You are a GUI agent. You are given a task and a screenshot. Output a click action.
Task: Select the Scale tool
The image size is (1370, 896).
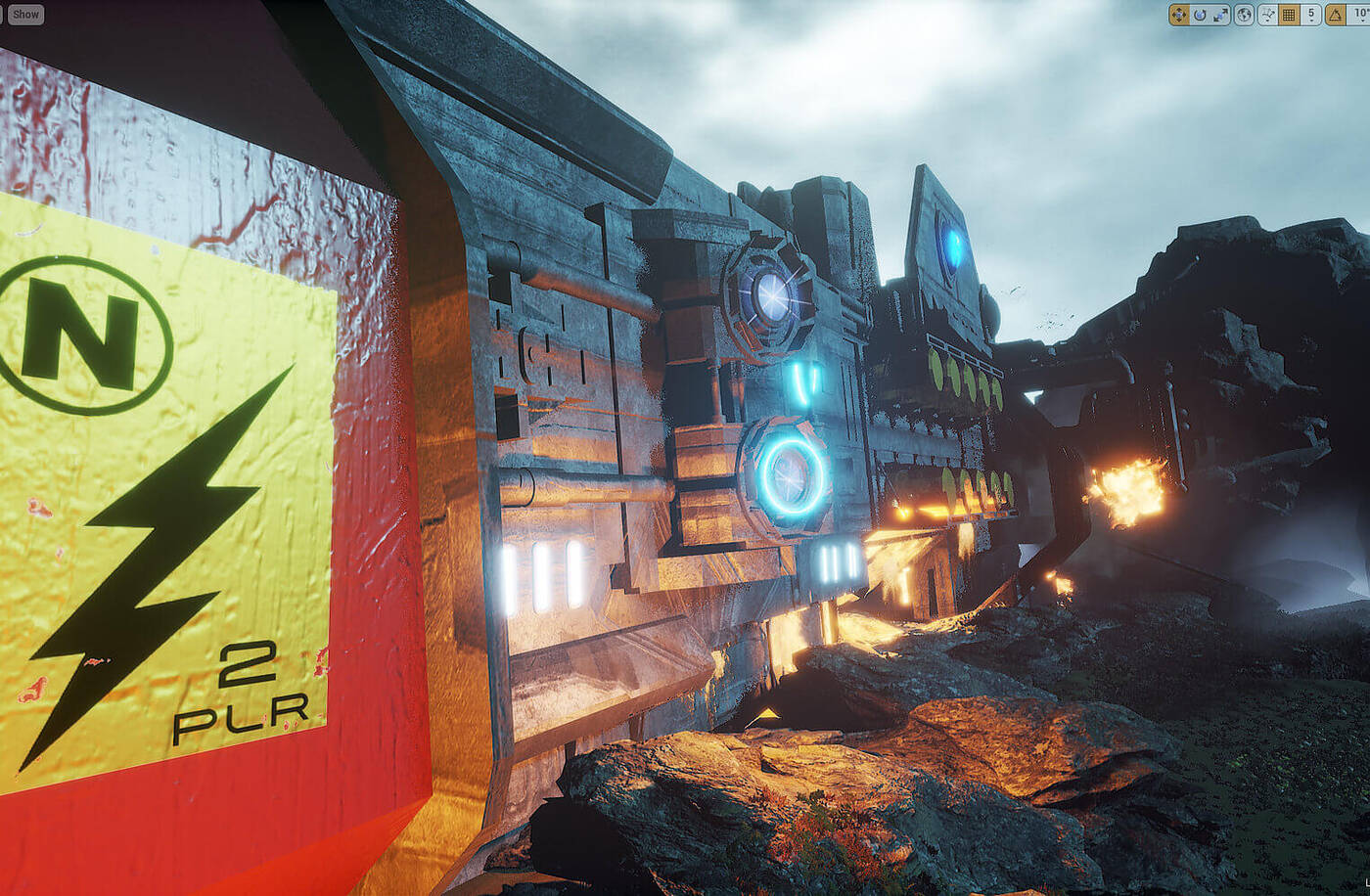(x=1220, y=14)
